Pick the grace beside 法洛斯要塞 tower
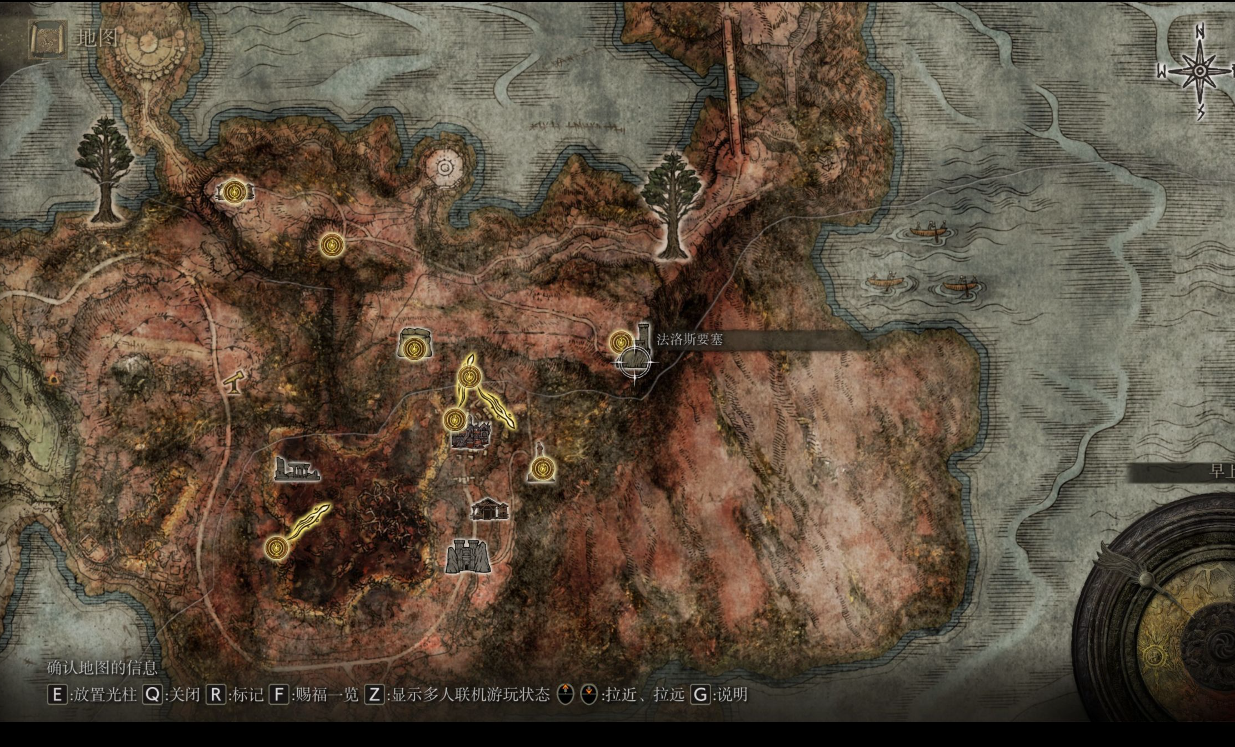This screenshot has width=1235, height=747. point(620,343)
